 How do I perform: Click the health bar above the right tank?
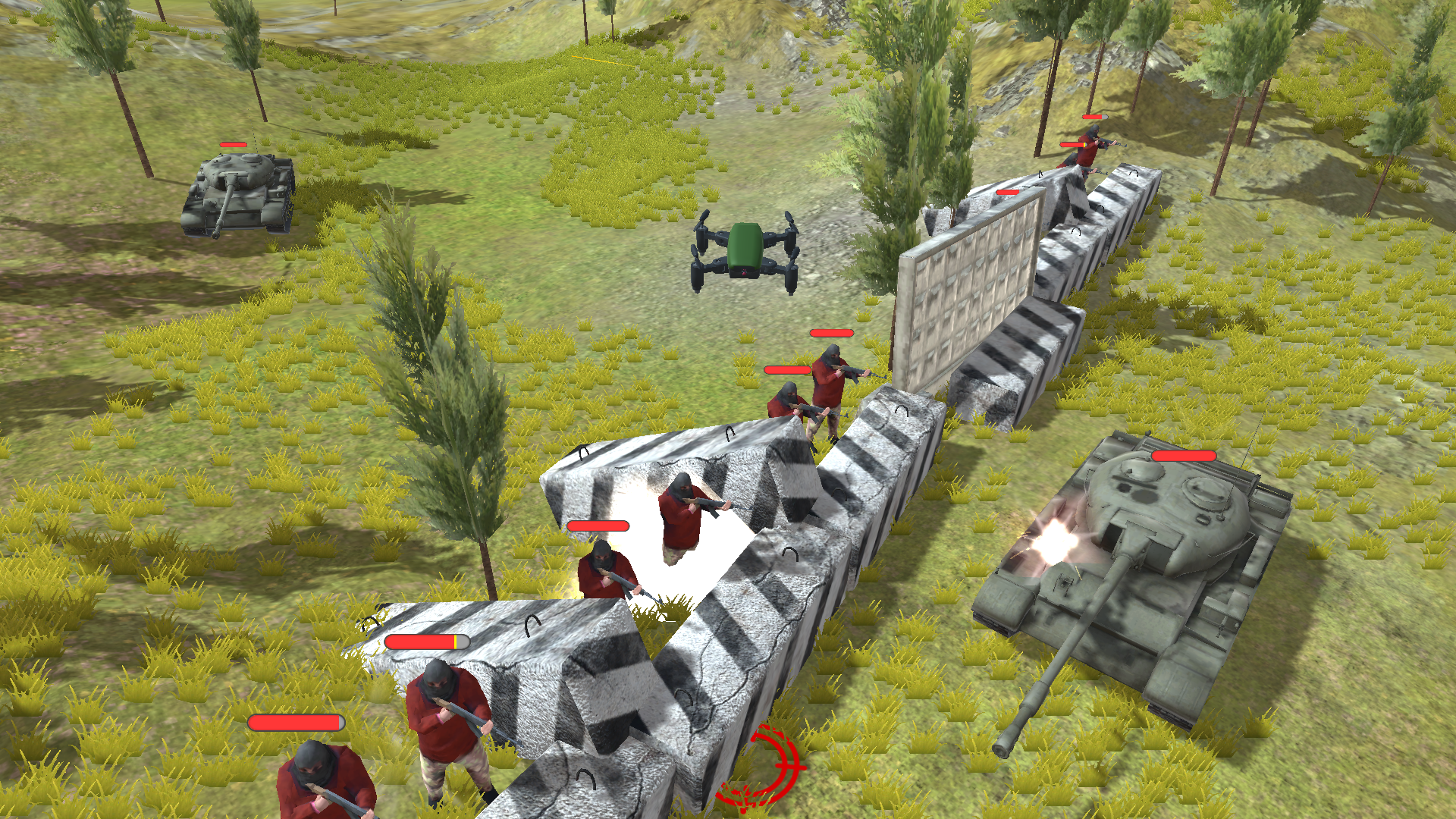point(1183,457)
